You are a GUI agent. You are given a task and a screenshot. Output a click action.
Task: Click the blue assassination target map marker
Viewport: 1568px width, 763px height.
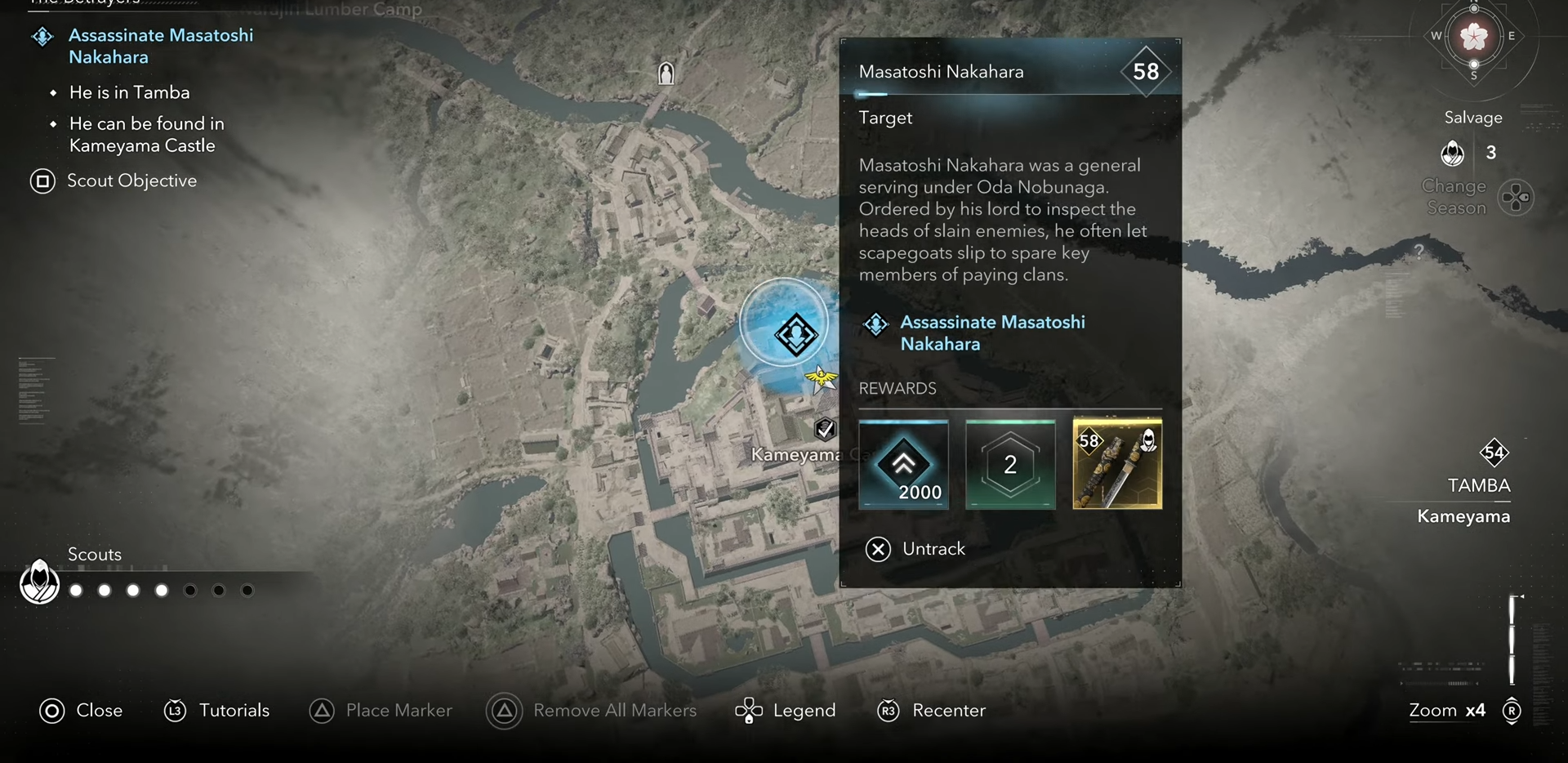[x=794, y=333]
